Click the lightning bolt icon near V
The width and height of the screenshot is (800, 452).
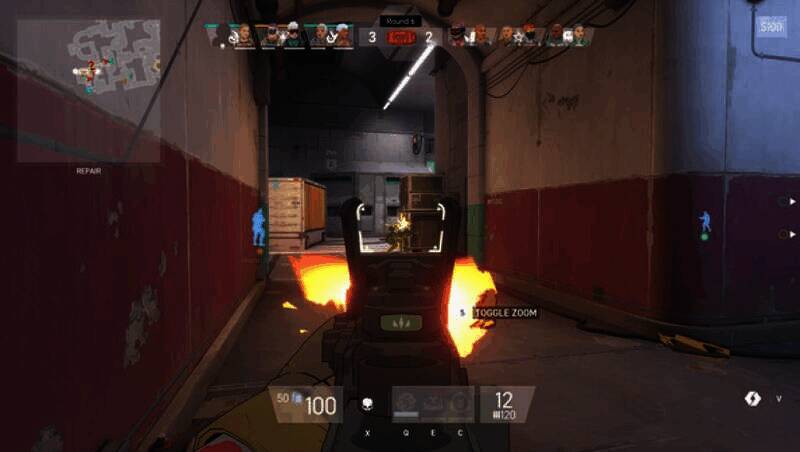click(753, 398)
